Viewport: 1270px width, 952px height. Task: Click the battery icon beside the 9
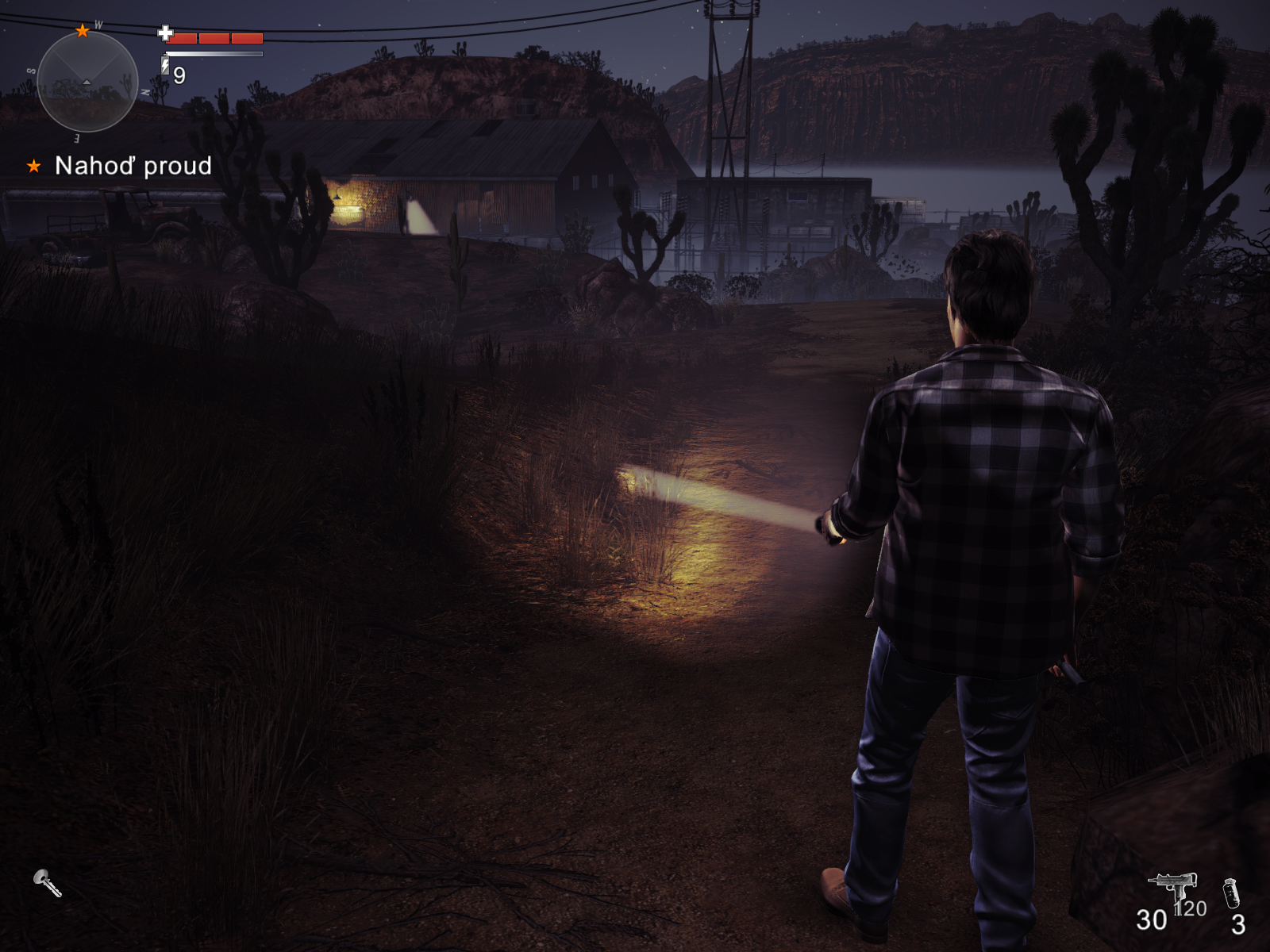[x=165, y=65]
